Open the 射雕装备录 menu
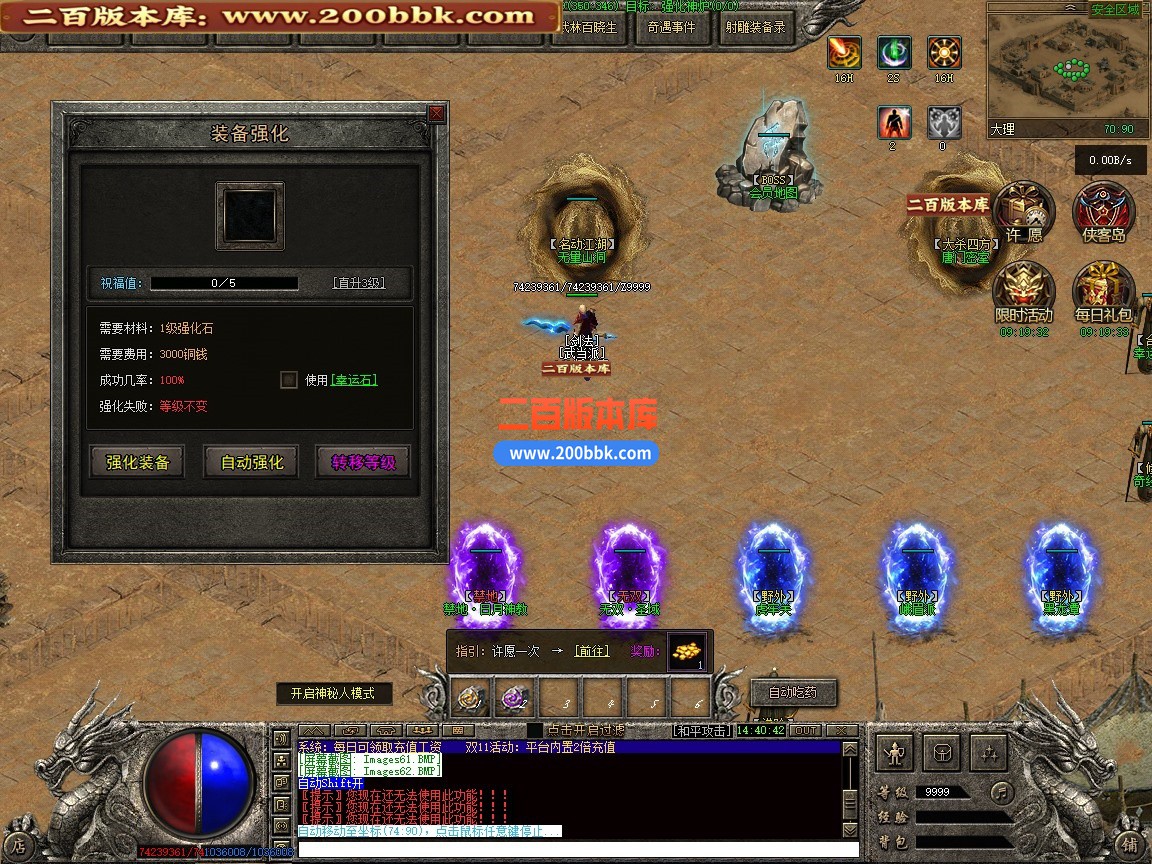1152x864 pixels. pyautogui.click(x=755, y=28)
